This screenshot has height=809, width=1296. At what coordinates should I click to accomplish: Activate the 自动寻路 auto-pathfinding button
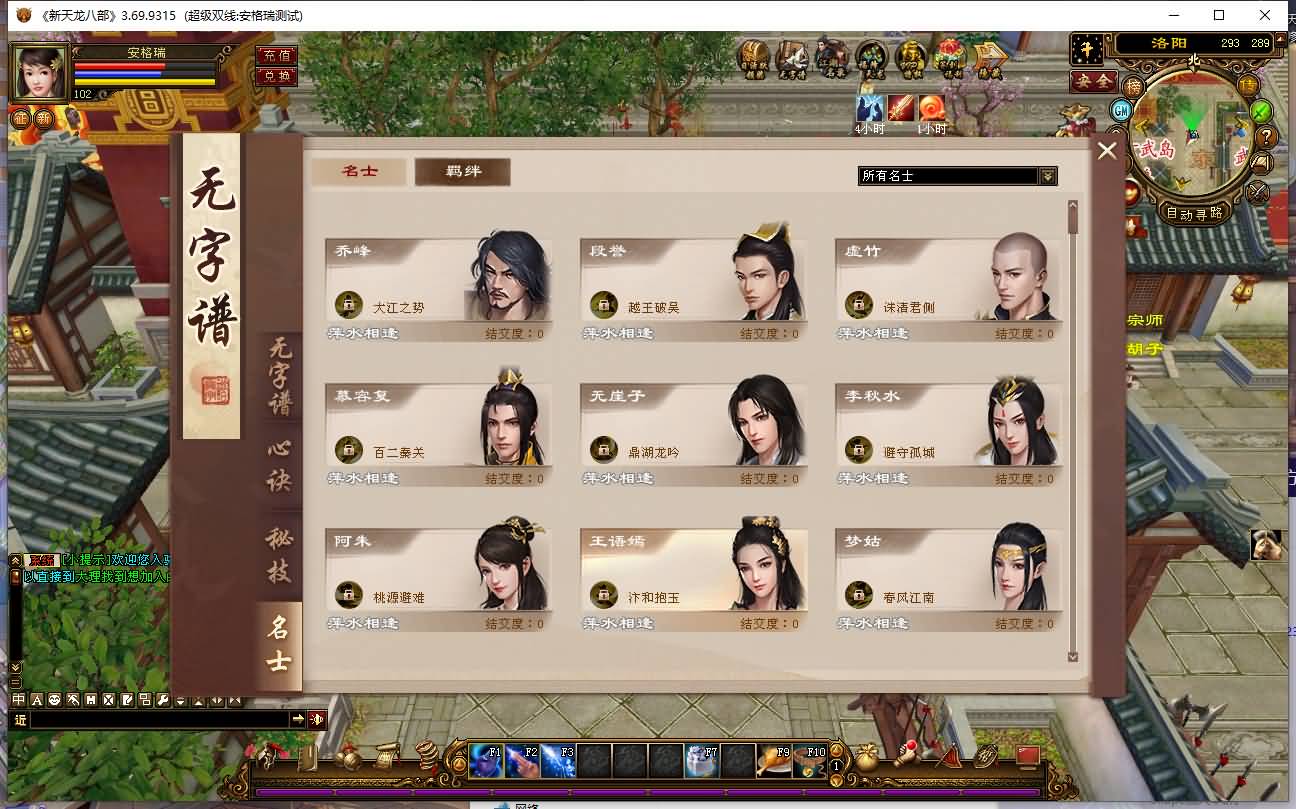click(x=1194, y=213)
